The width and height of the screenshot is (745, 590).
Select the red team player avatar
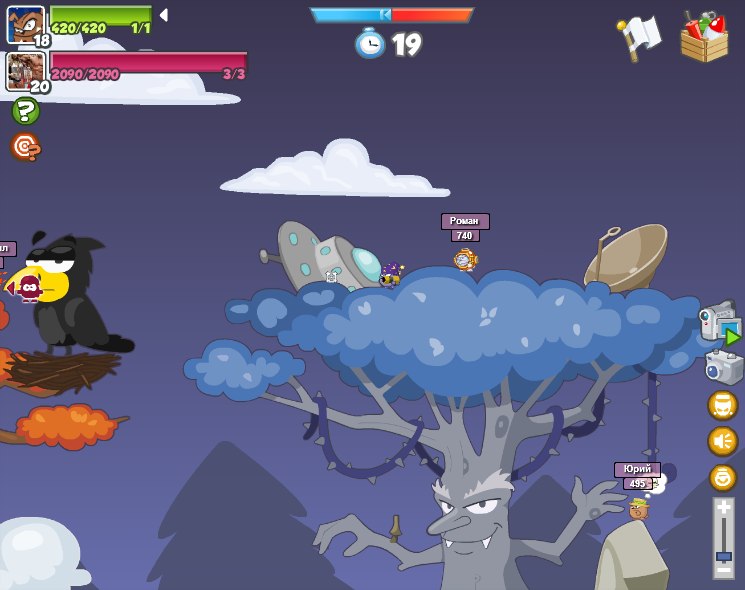coord(24,71)
